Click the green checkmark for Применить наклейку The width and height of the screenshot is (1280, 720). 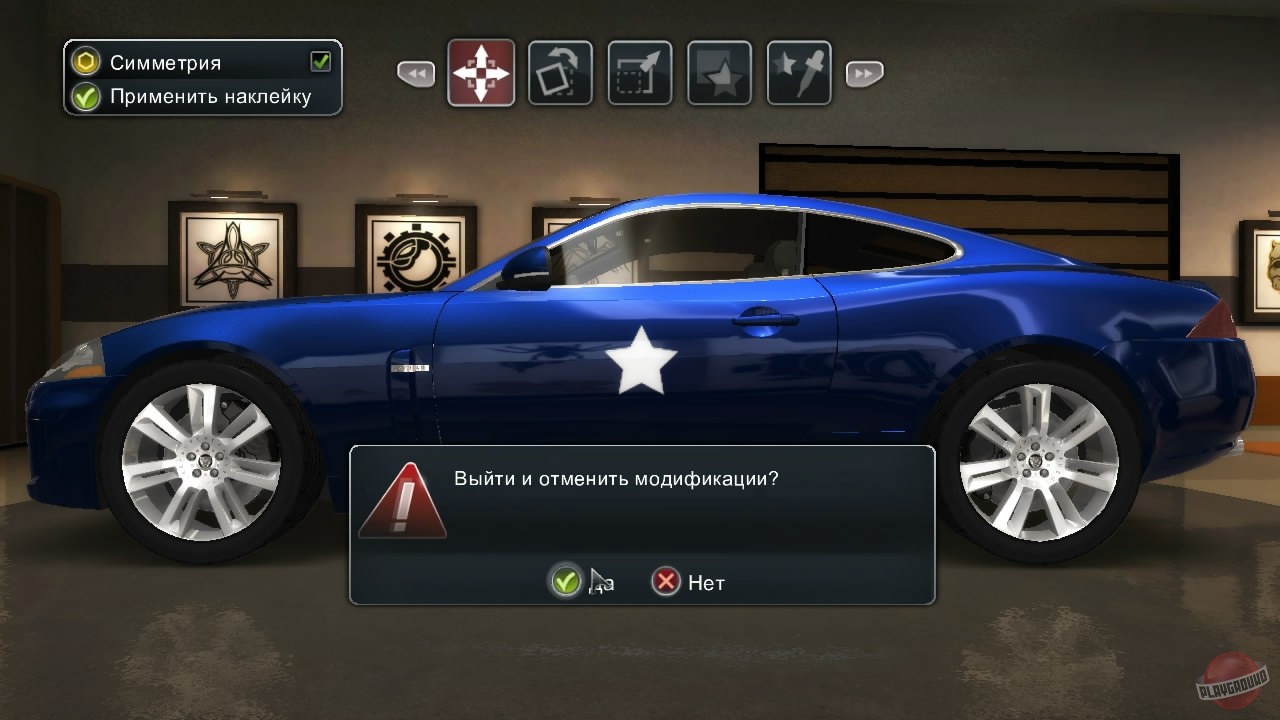coord(84,96)
